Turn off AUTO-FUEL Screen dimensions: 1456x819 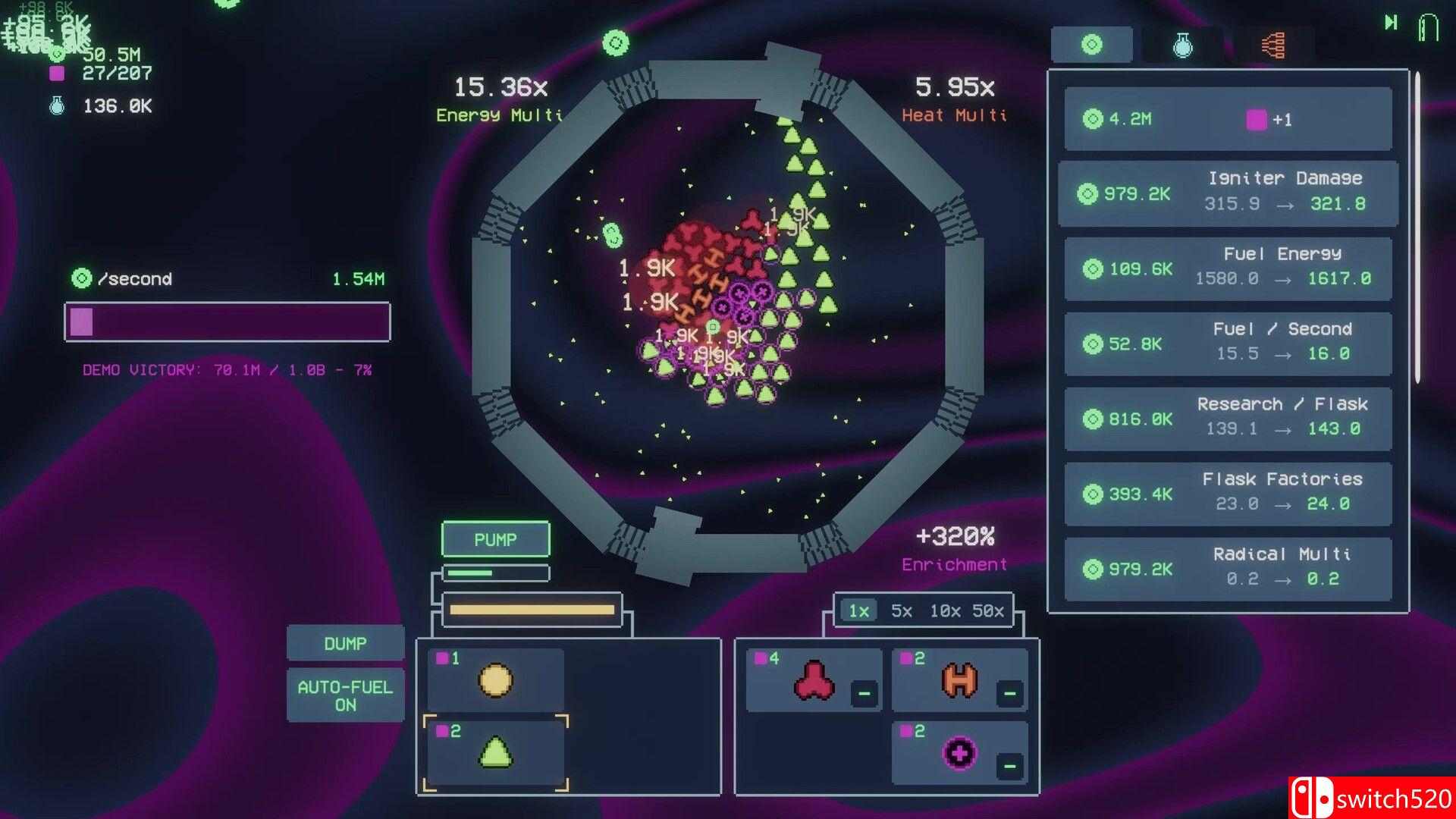tap(345, 694)
